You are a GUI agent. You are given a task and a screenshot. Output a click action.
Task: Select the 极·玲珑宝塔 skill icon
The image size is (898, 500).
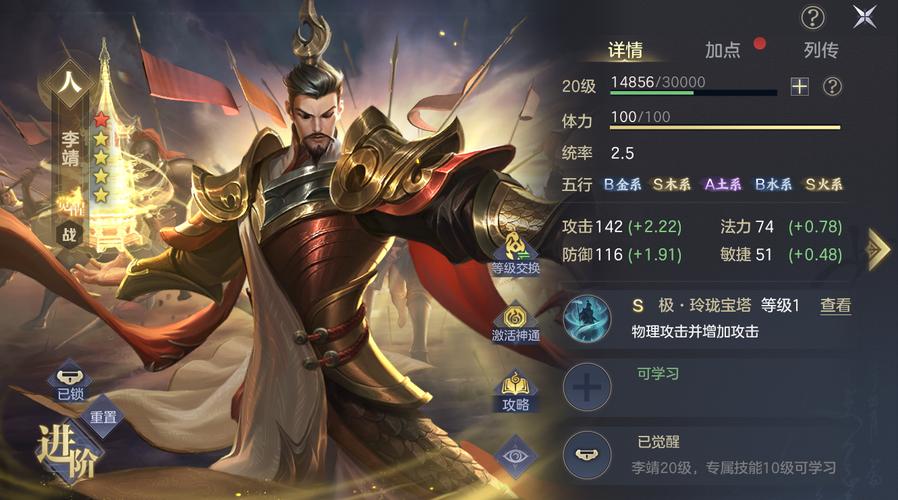(x=588, y=317)
